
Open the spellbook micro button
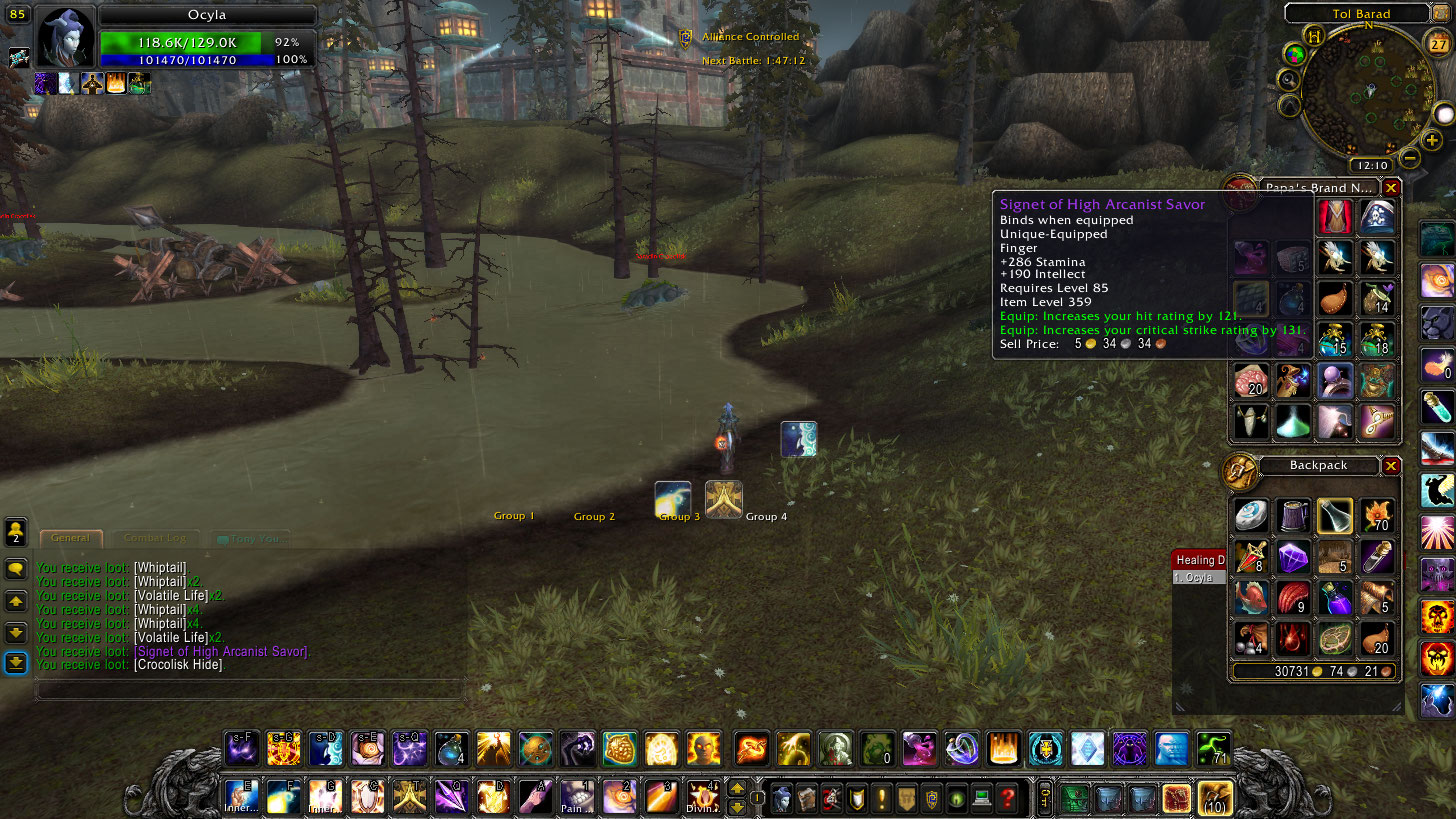[x=807, y=798]
